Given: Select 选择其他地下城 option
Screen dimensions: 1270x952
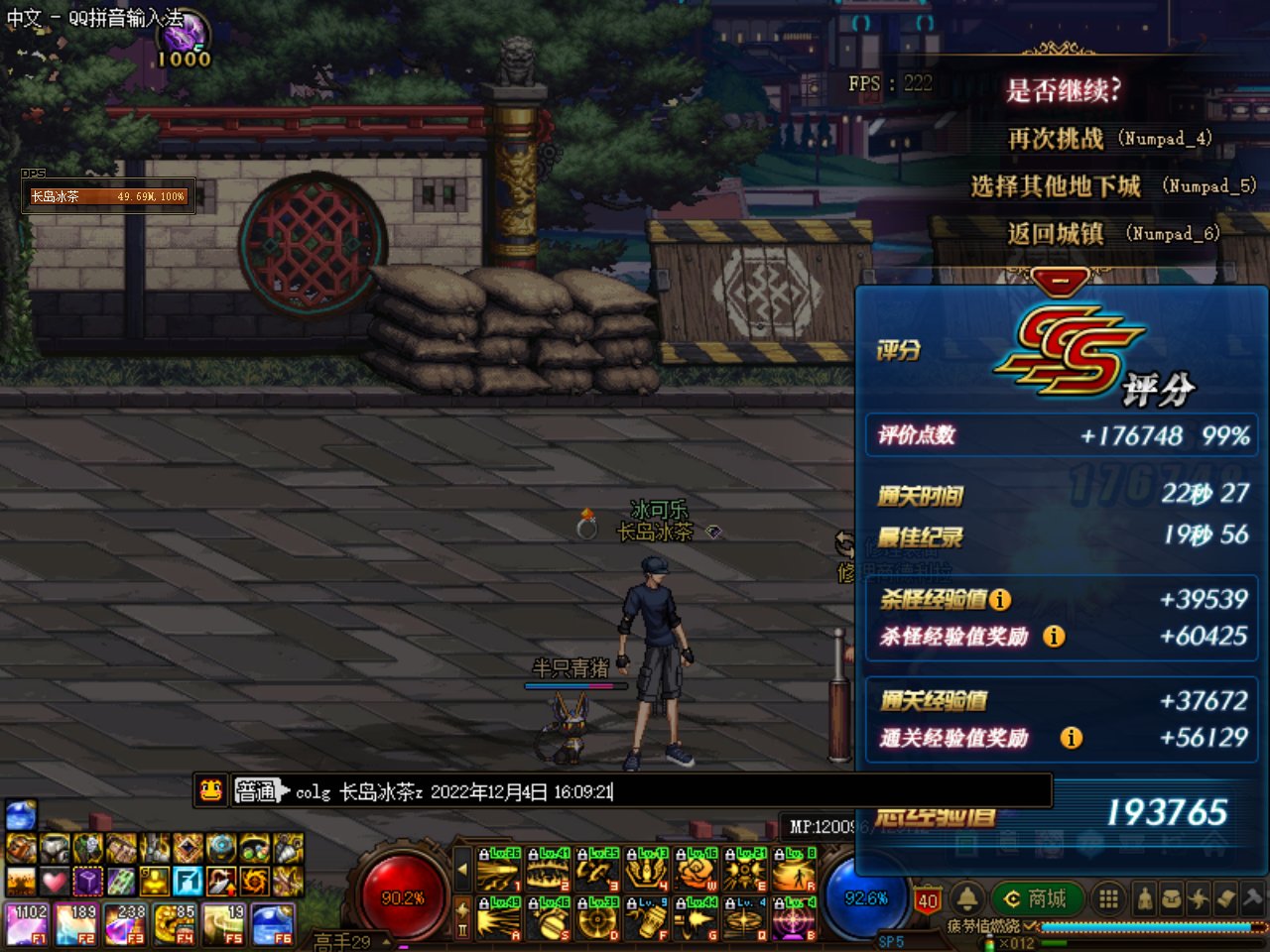Looking at the screenshot, I should click(x=1056, y=186).
